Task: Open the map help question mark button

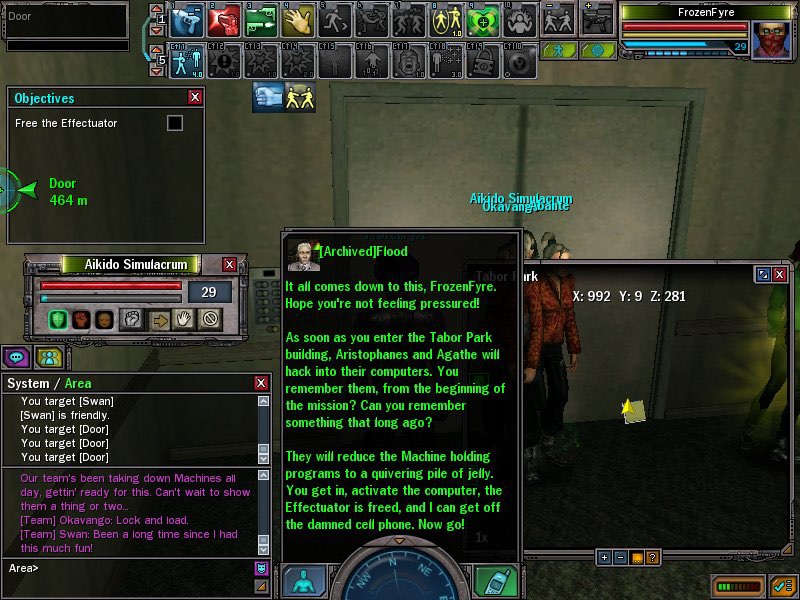Action: click(652, 557)
